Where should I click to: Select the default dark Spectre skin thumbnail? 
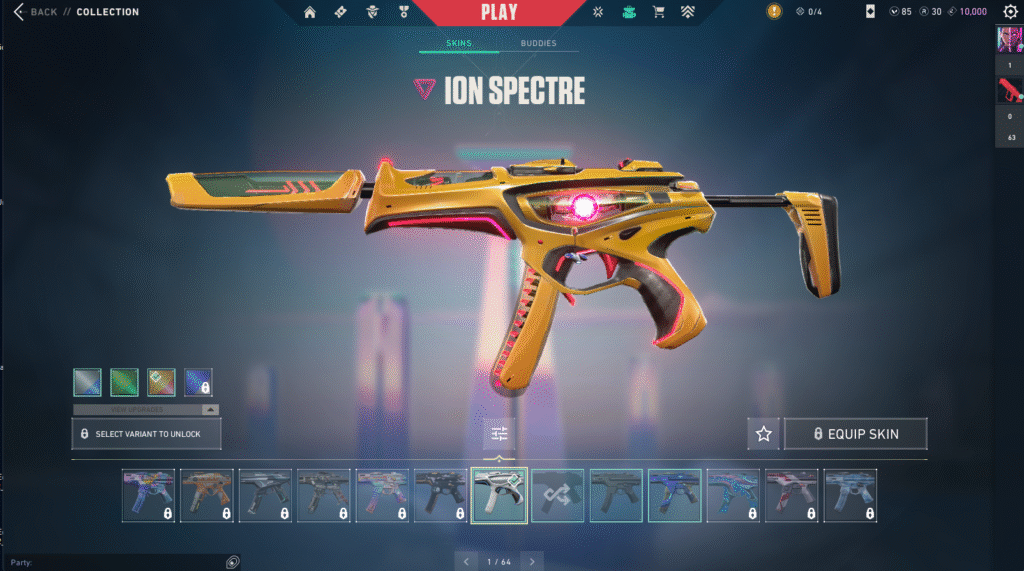pos(616,495)
